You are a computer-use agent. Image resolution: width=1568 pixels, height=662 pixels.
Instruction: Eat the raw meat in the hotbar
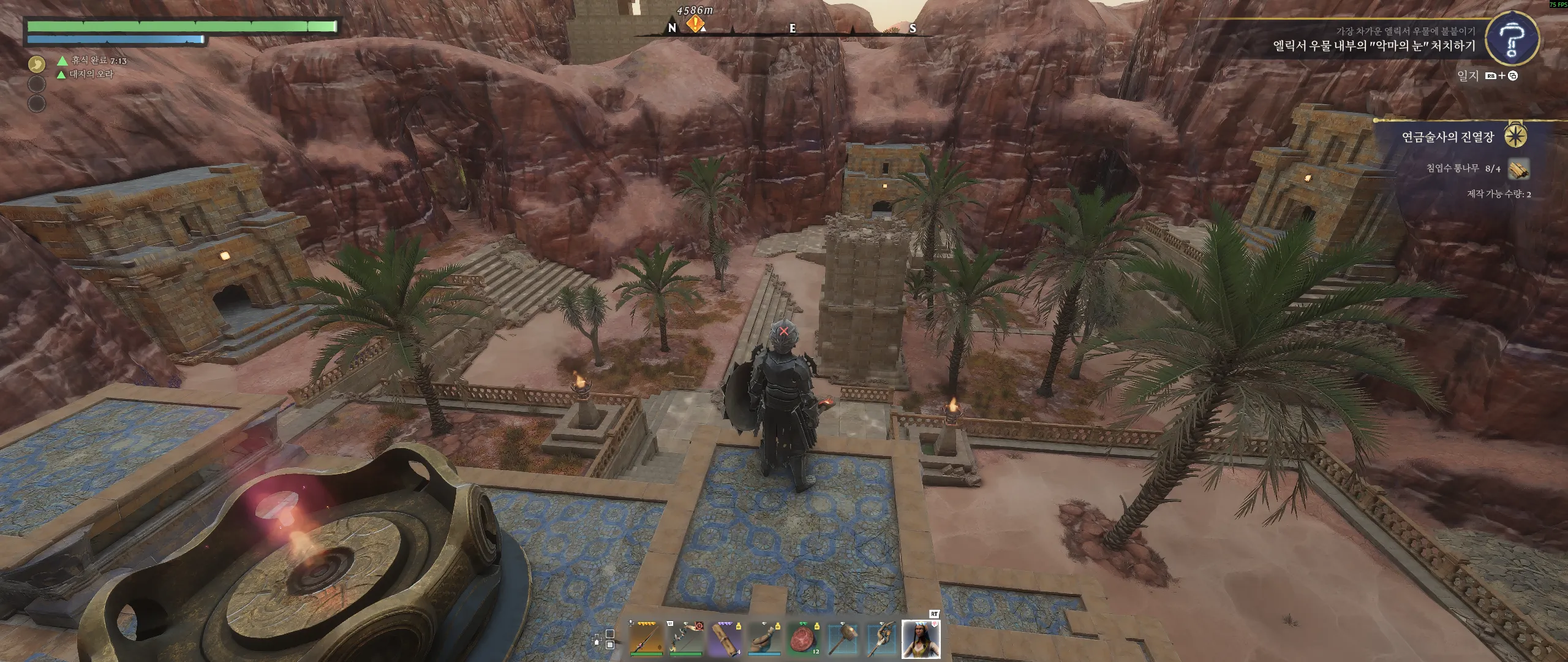pyautogui.click(x=803, y=638)
